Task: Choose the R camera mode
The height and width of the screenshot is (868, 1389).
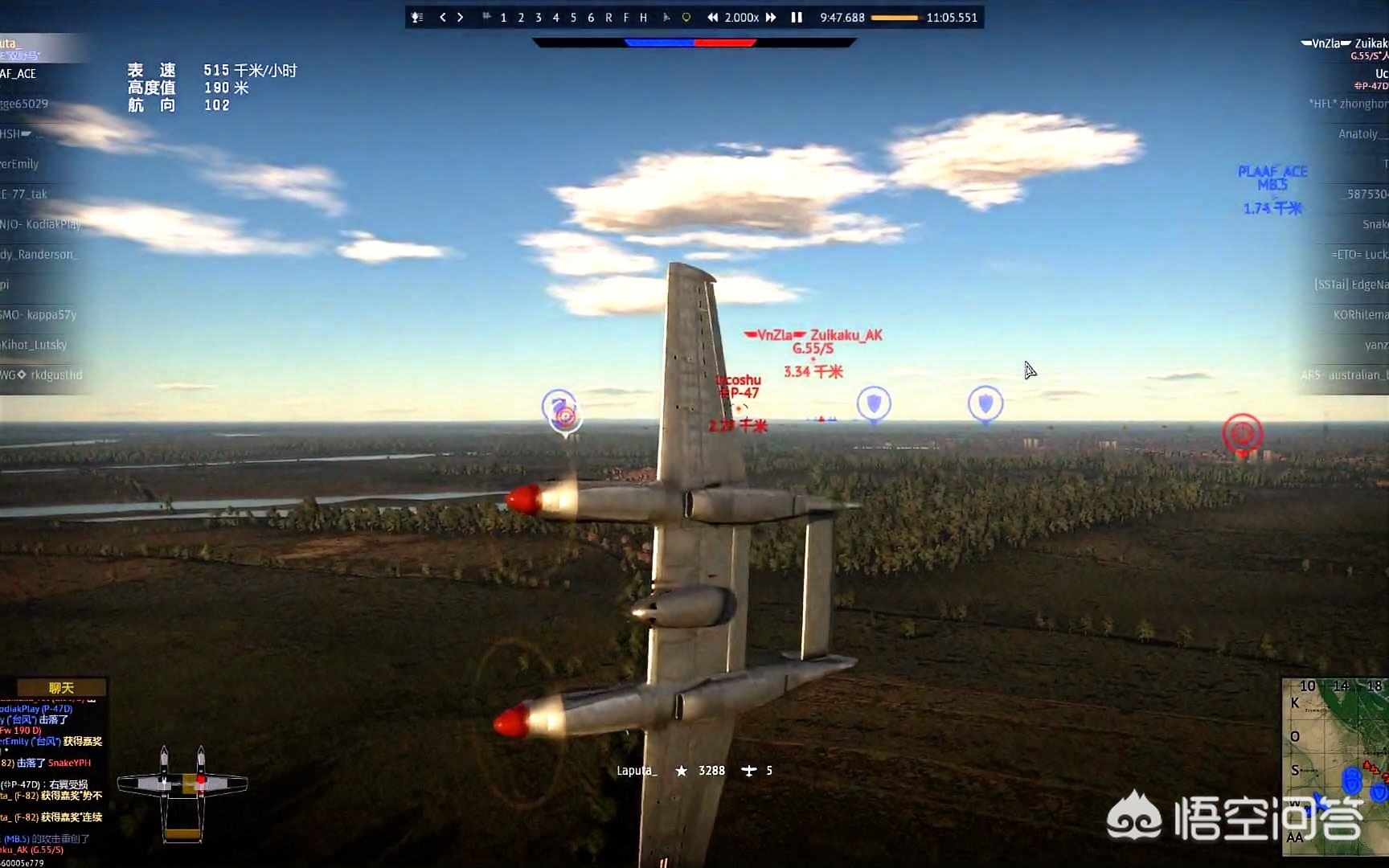Action: coord(608,17)
